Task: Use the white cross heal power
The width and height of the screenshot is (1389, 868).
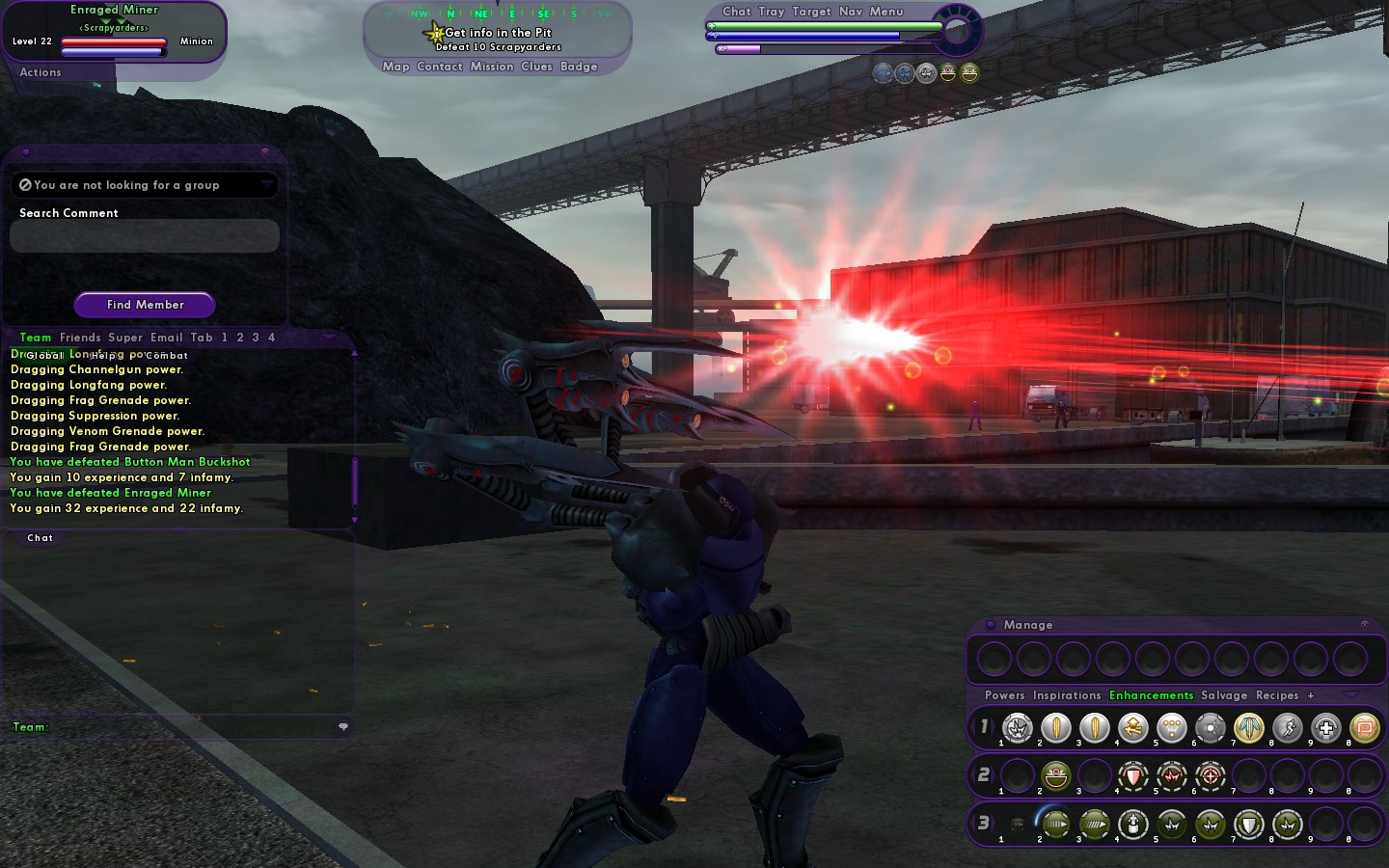Action: point(1326,728)
